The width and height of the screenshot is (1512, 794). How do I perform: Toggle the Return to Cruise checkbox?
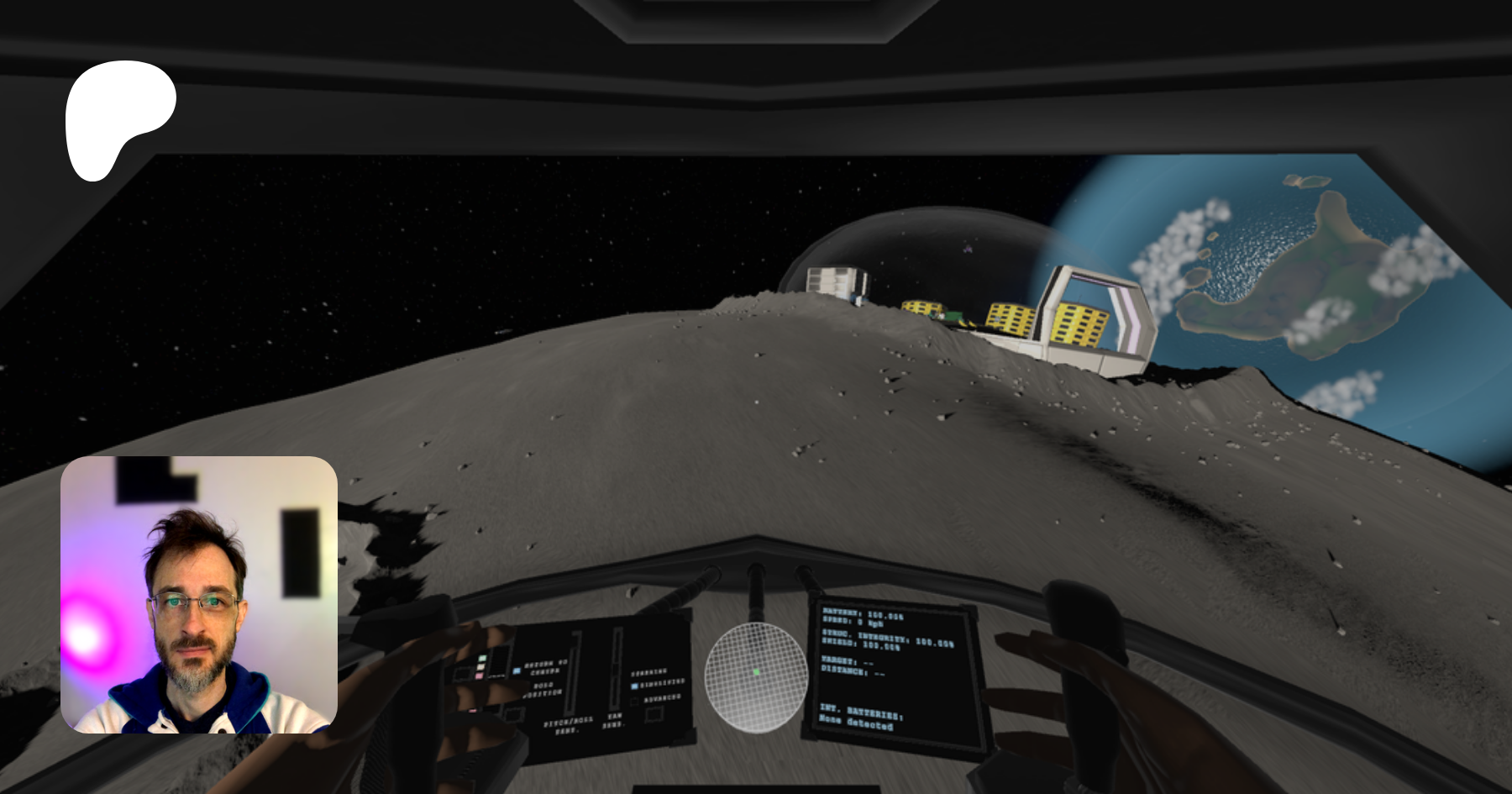point(517,671)
